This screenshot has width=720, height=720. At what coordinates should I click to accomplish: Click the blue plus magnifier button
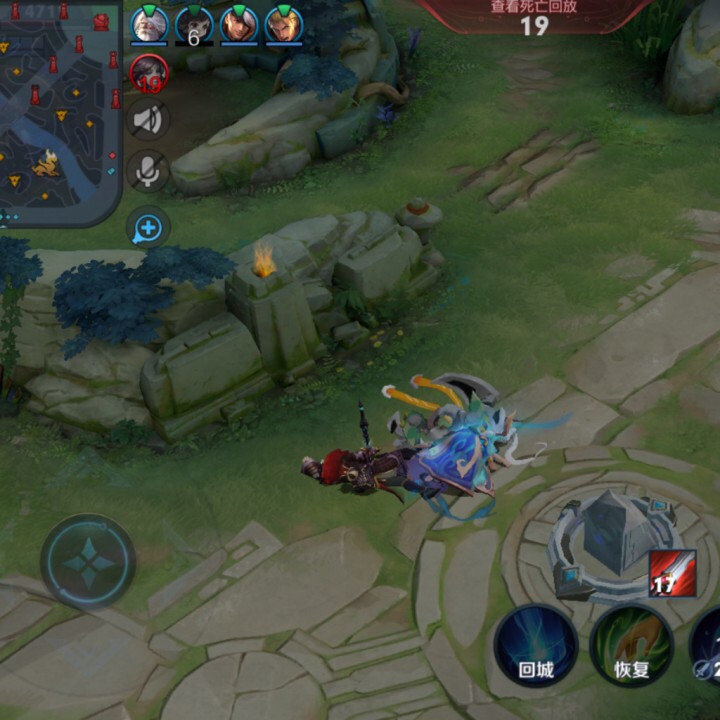(148, 228)
